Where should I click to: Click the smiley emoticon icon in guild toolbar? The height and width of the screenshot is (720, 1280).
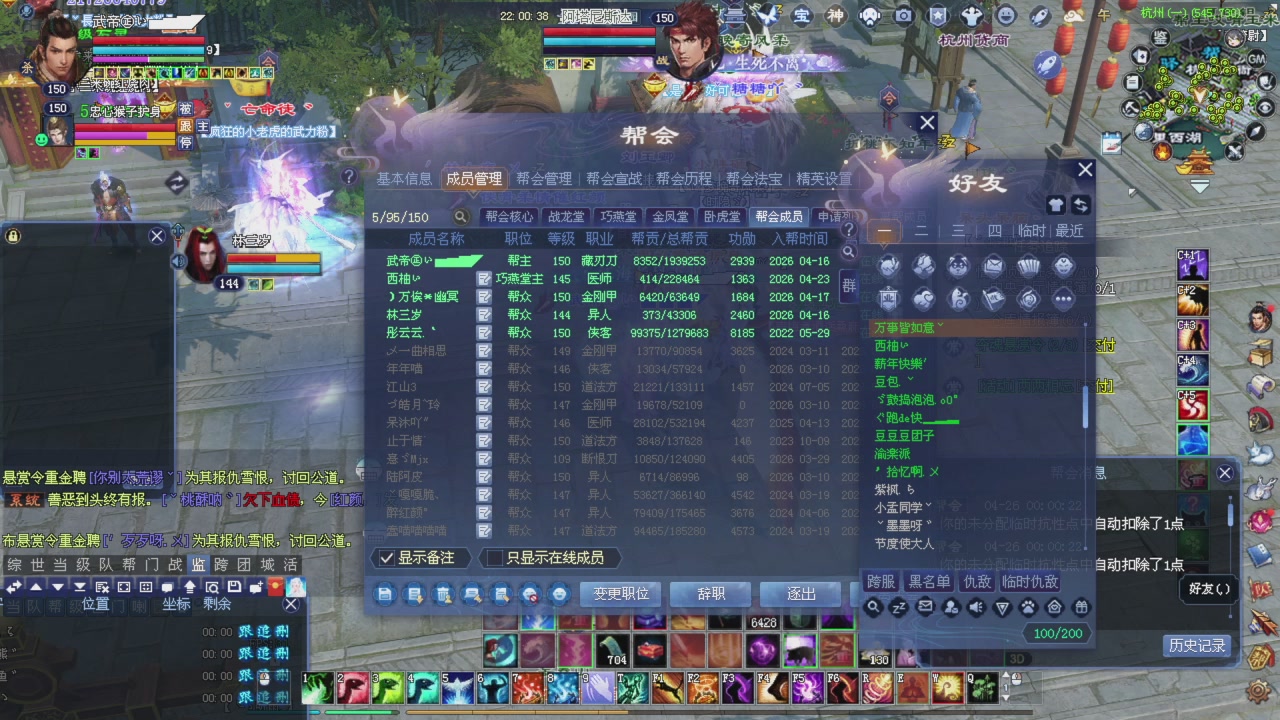click(x=559, y=594)
